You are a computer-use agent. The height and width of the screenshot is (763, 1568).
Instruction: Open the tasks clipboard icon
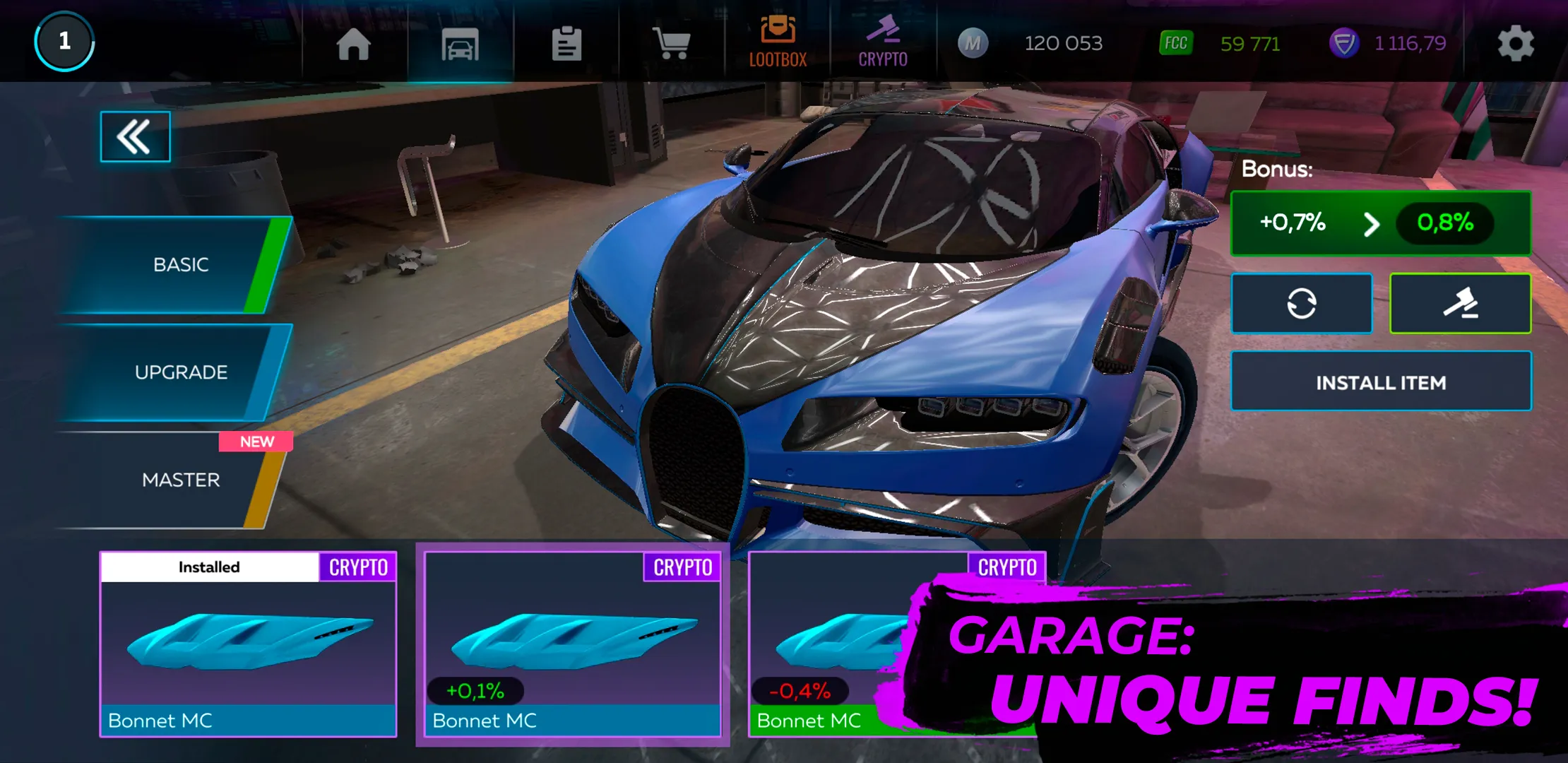tap(566, 42)
